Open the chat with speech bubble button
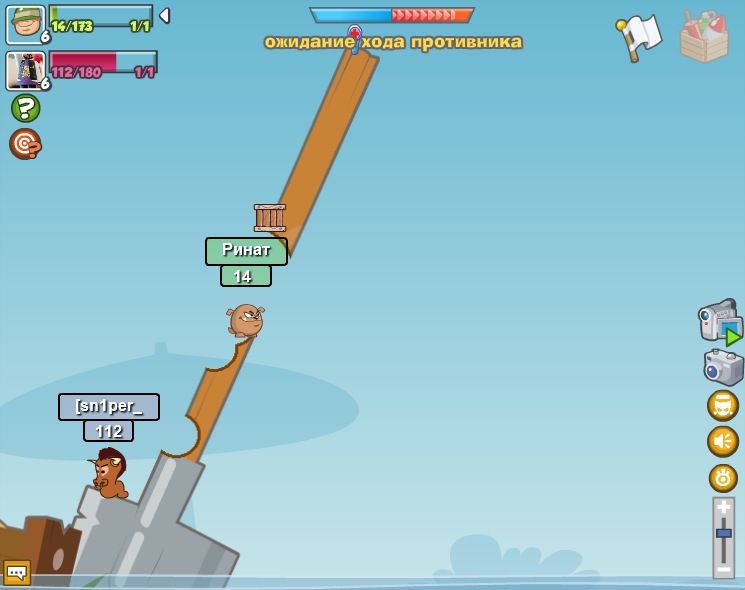The height and width of the screenshot is (590, 745). click(x=16, y=572)
